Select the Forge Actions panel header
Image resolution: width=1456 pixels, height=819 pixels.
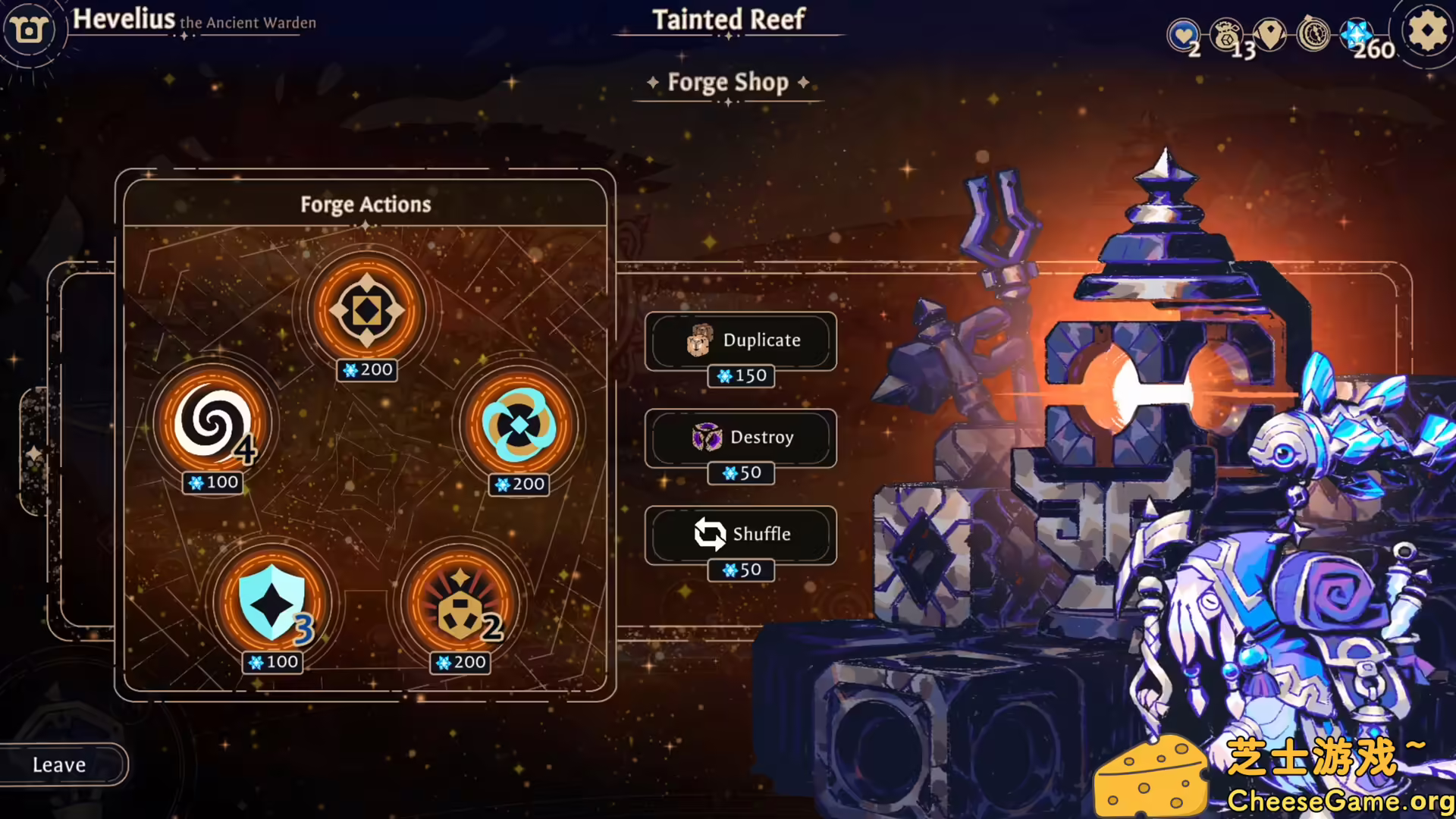coord(366,204)
